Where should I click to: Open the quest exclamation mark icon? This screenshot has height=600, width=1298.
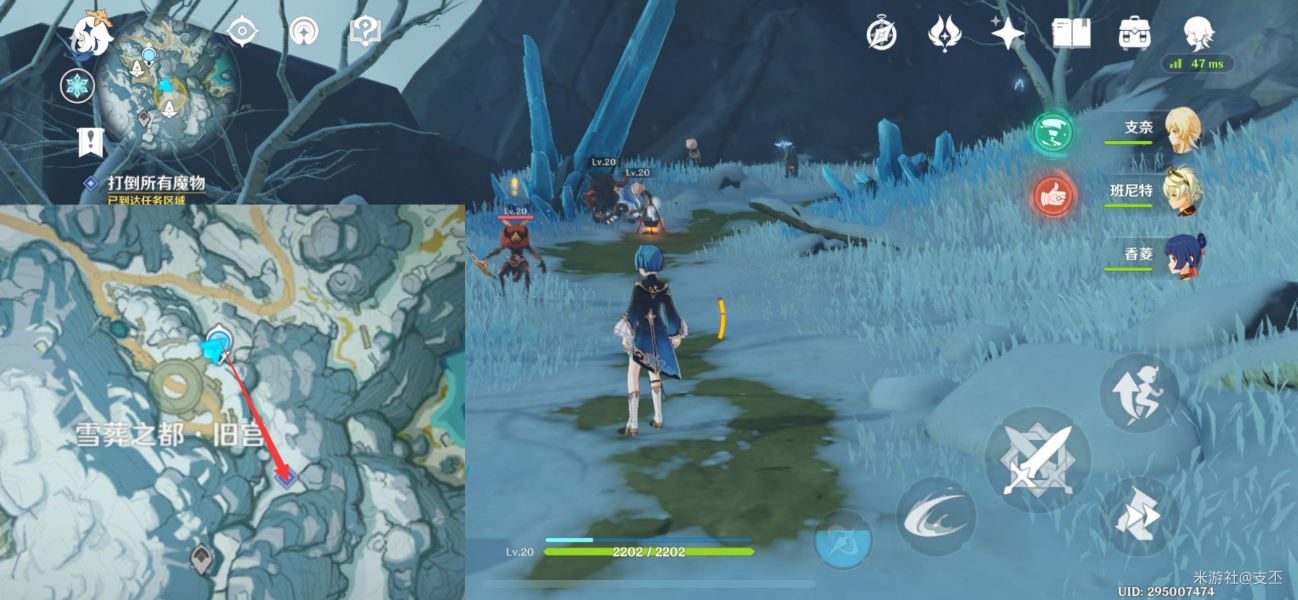coord(91,142)
